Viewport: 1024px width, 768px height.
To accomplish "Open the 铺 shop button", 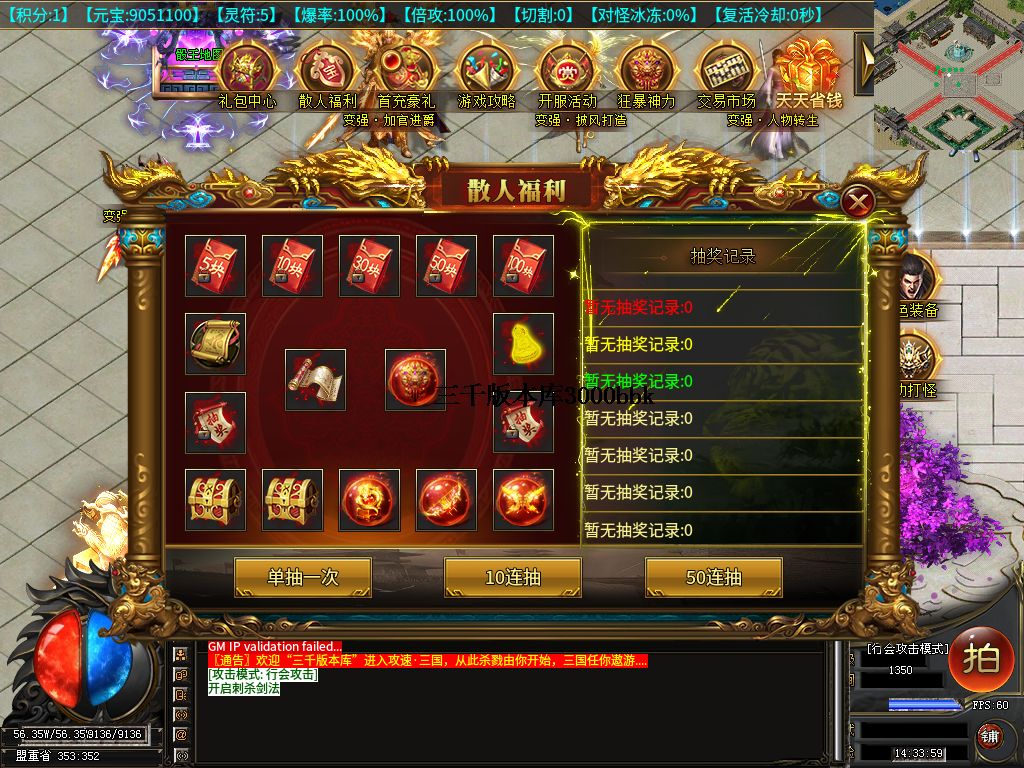I will 988,738.
